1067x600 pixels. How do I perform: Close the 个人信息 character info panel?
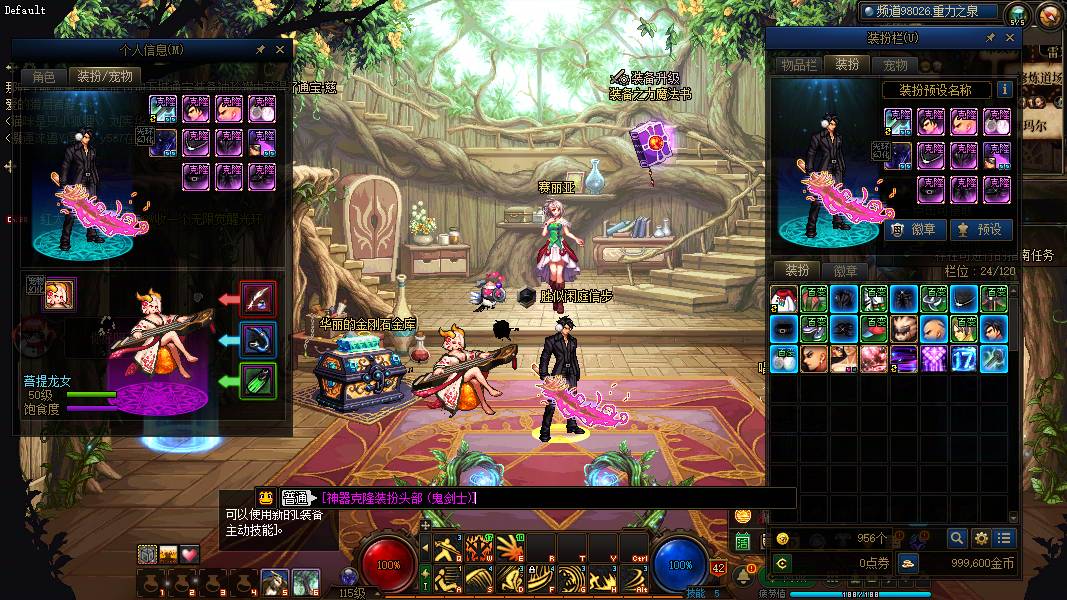click(280, 49)
